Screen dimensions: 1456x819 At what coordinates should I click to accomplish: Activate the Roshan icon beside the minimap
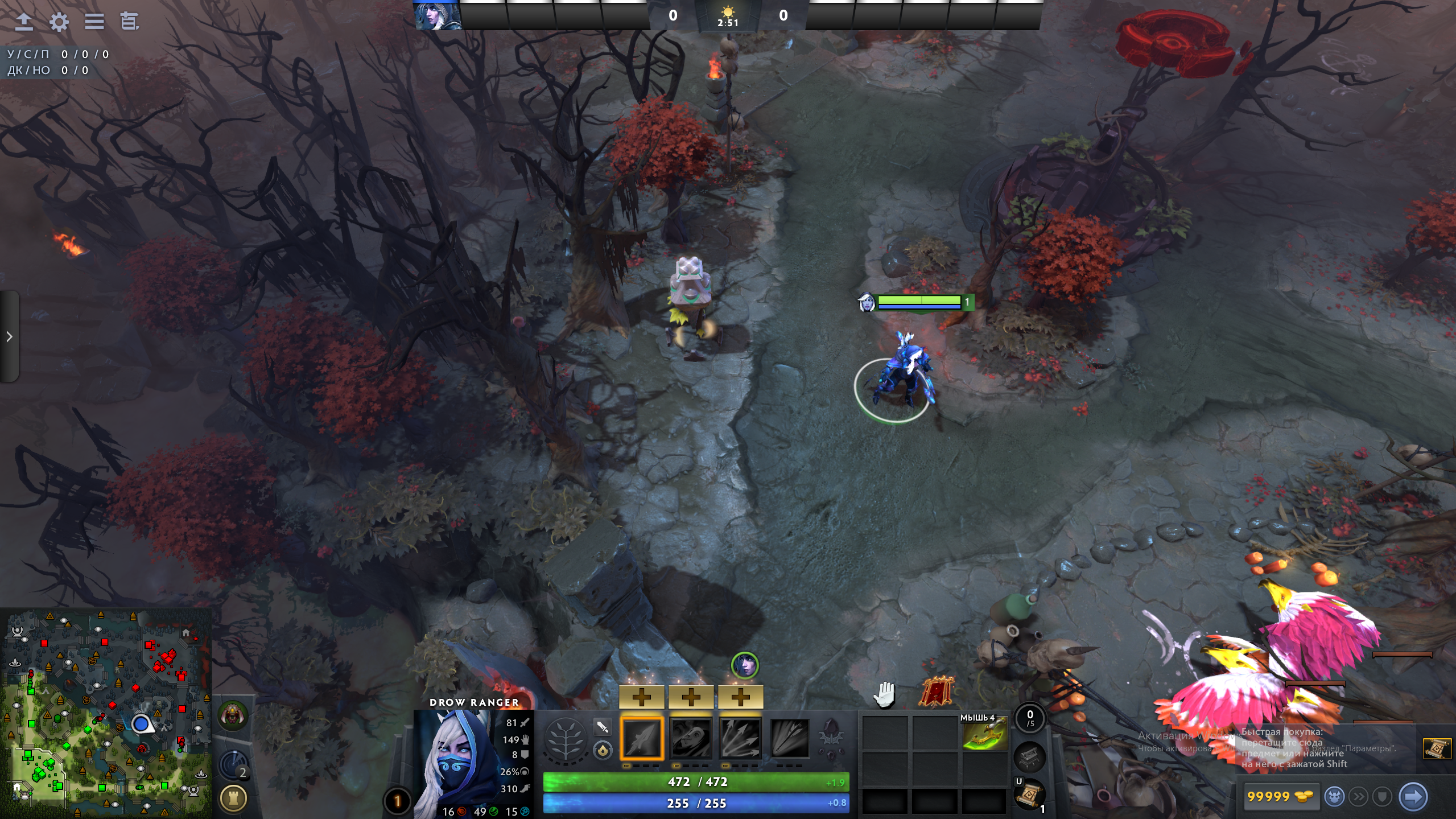tap(233, 715)
